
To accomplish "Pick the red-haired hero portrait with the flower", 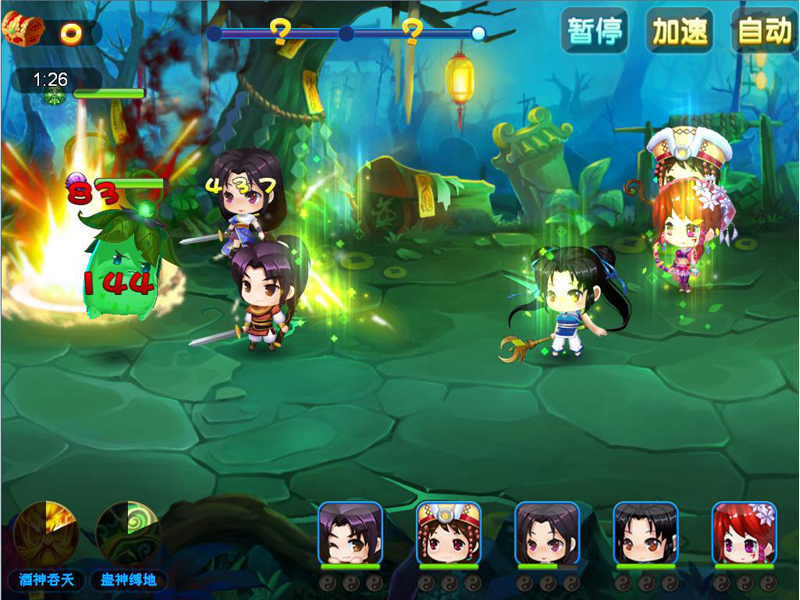I will (744, 533).
